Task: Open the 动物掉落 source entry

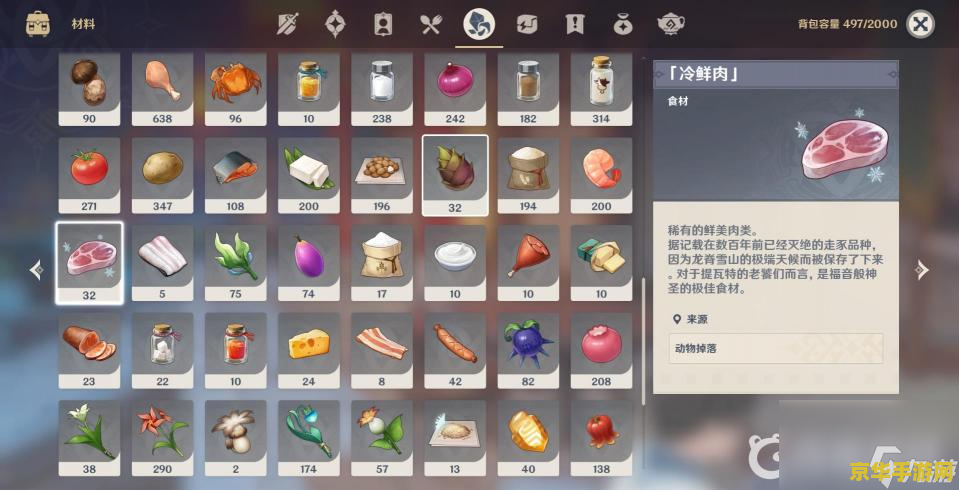Action: point(776,348)
